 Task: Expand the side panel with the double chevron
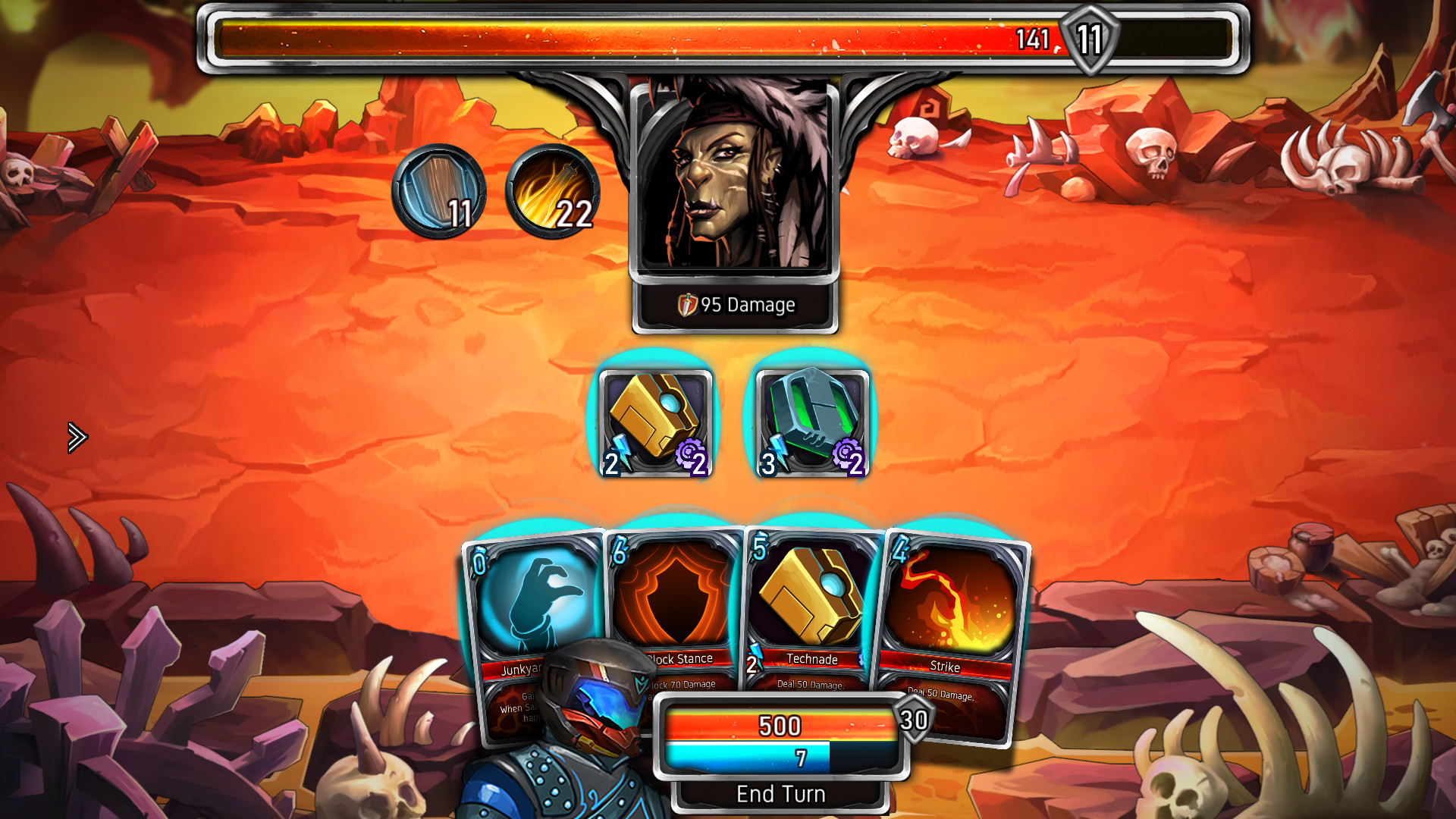tap(76, 438)
